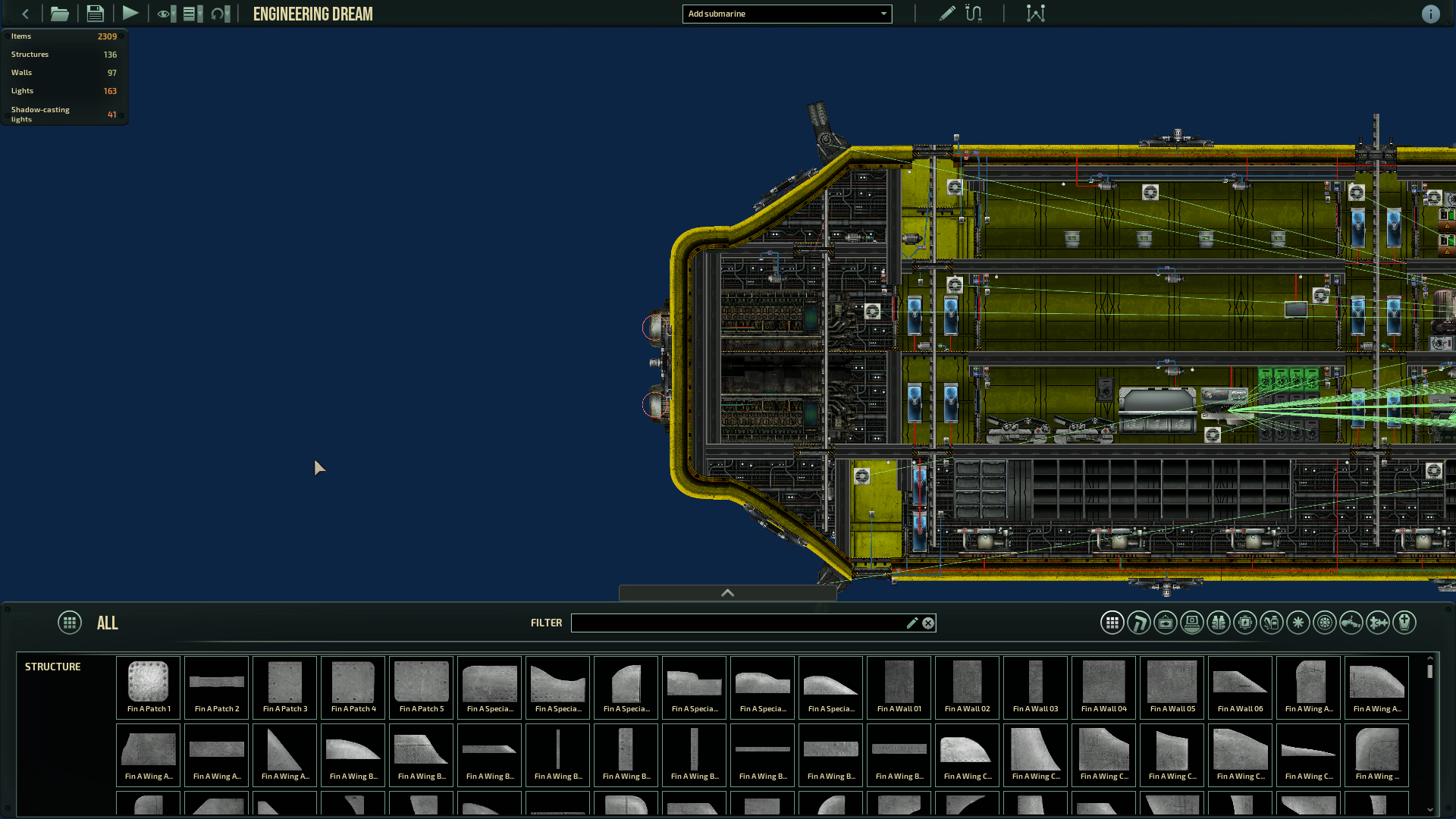Clear the filter text with the X button

pos(928,623)
